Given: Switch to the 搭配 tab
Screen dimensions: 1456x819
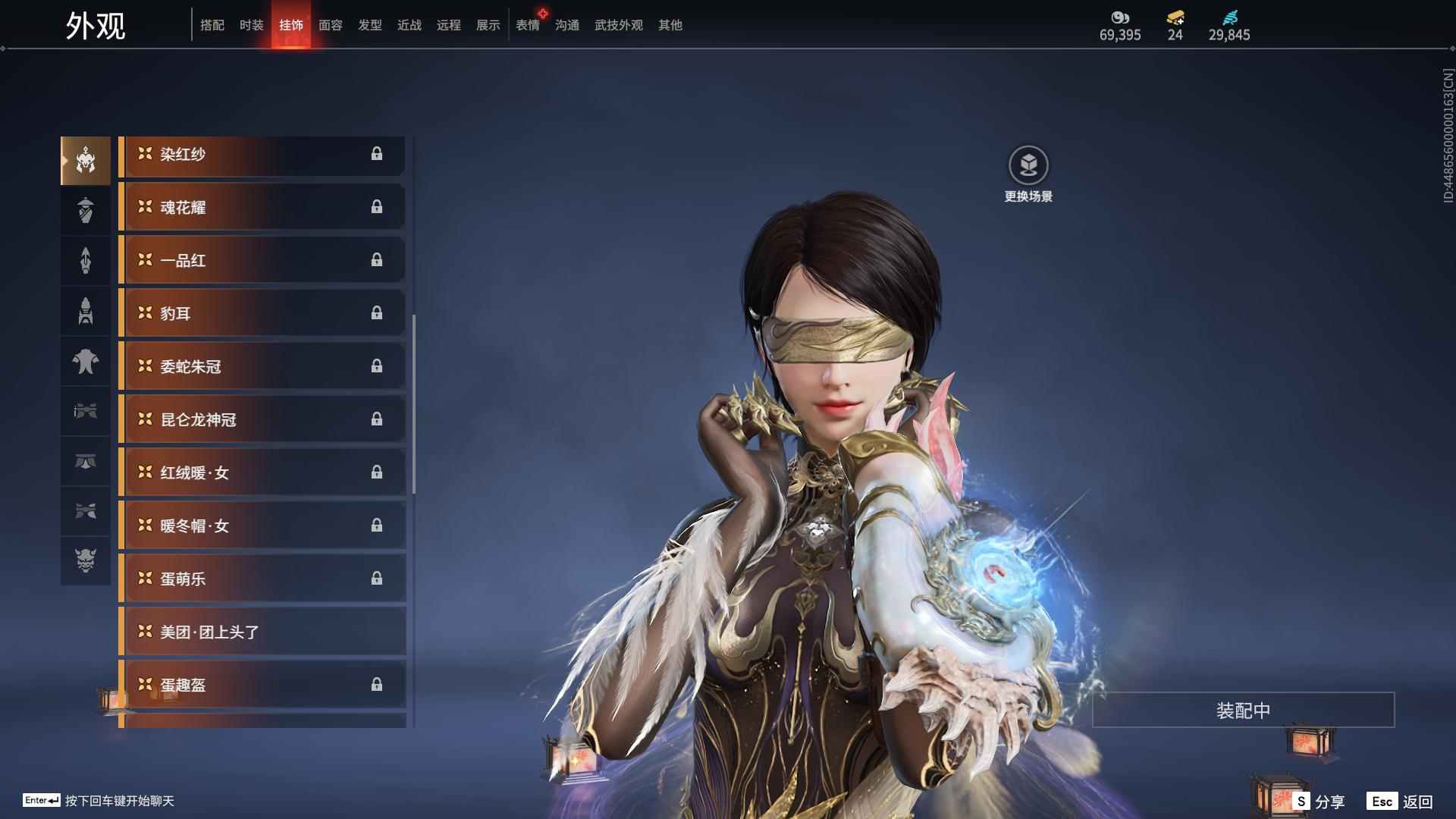Looking at the screenshot, I should tap(212, 25).
